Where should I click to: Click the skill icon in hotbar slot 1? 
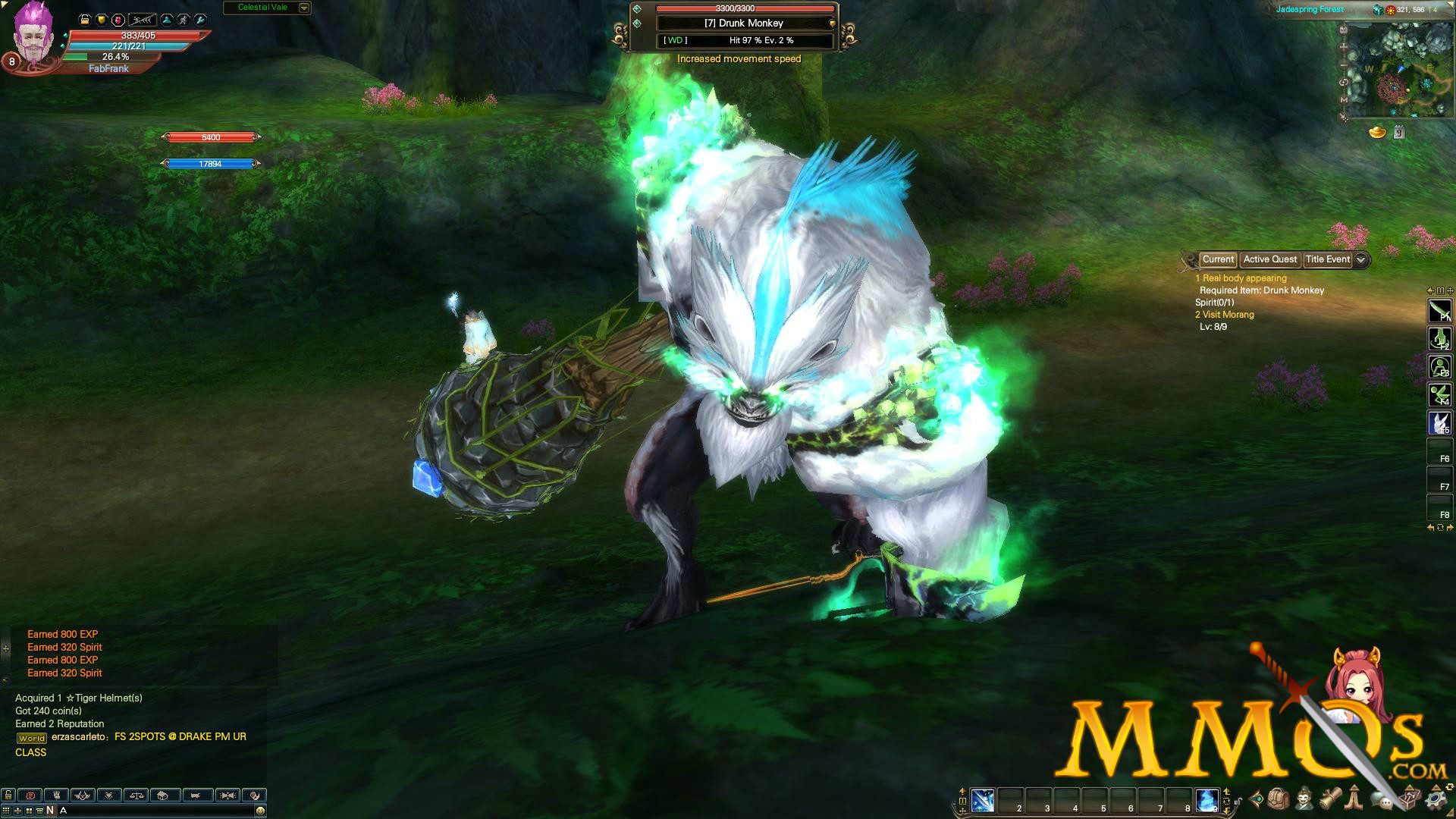point(983,801)
